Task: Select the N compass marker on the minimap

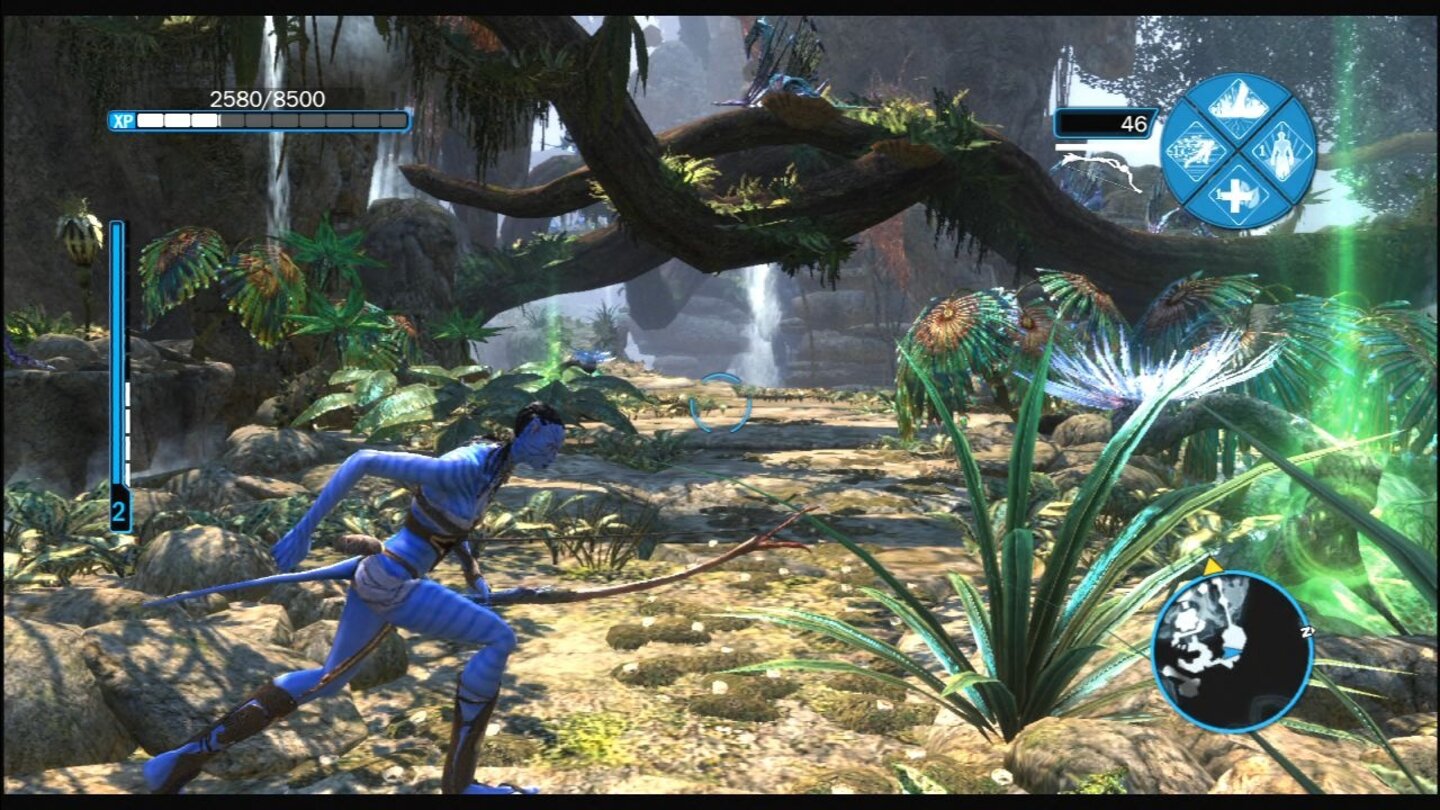Action: click(1306, 631)
